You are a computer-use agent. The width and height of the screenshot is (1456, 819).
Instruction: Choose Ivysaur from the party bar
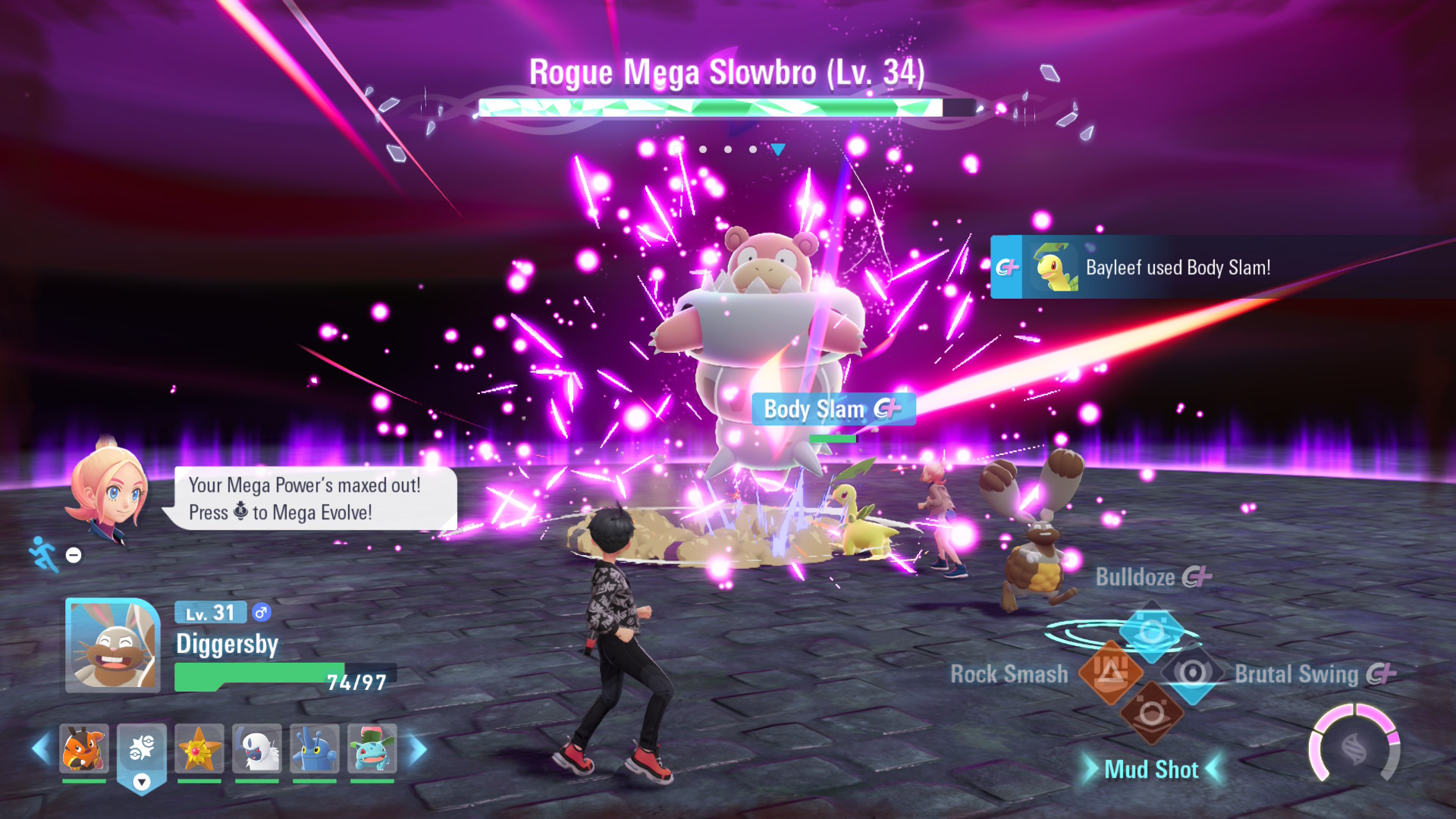[x=372, y=748]
